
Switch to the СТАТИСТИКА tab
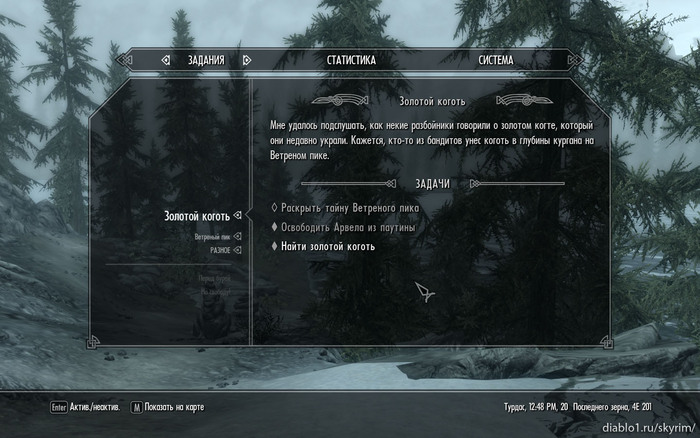click(351, 60)
